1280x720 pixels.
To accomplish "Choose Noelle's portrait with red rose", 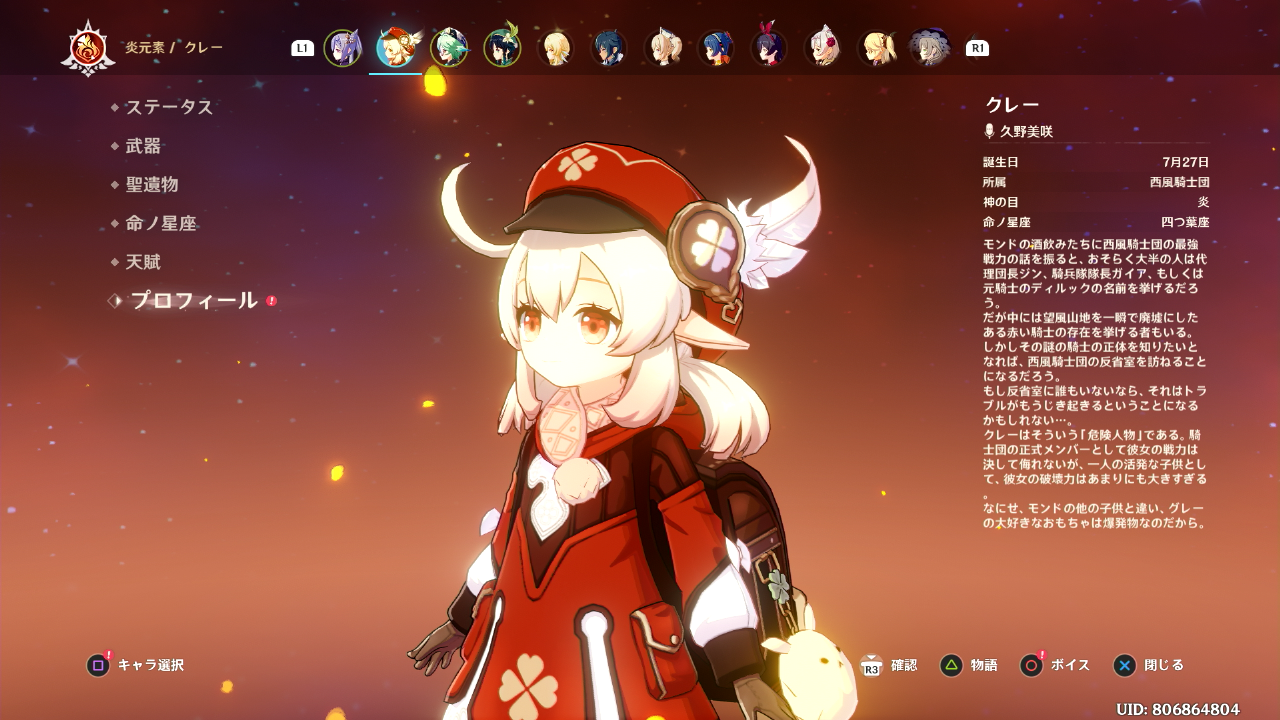I will [x=822, y=48].
